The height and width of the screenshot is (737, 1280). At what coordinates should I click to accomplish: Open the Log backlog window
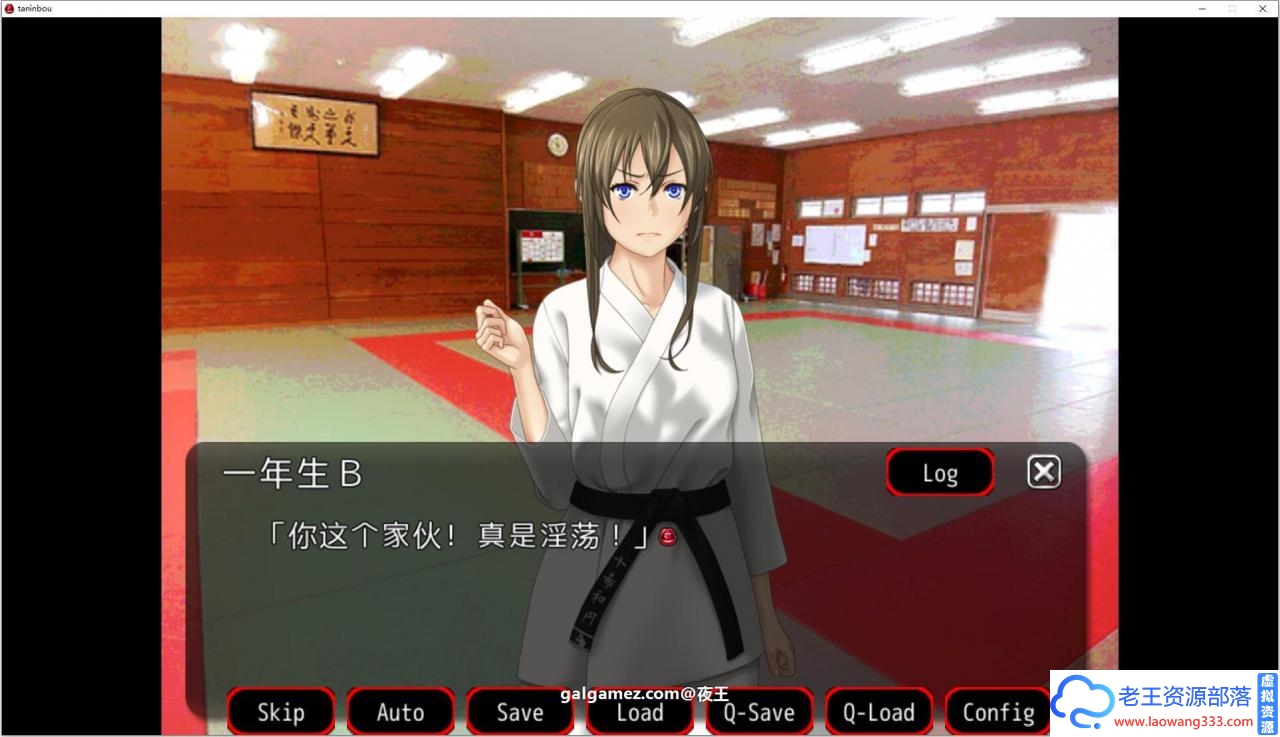938,472
